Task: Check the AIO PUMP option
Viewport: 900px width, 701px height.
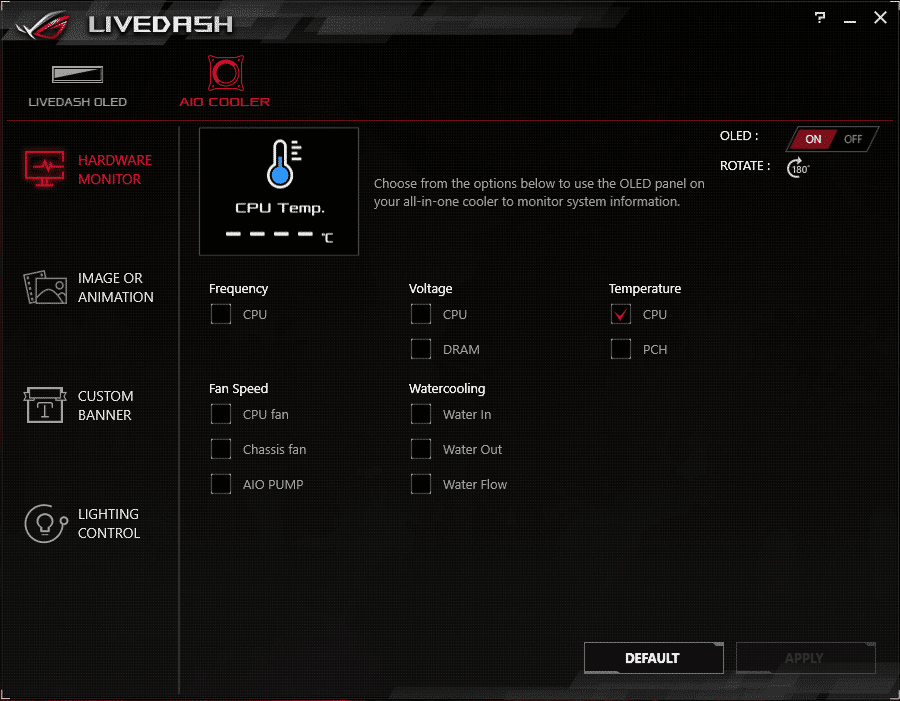Action: click(221, 485)
